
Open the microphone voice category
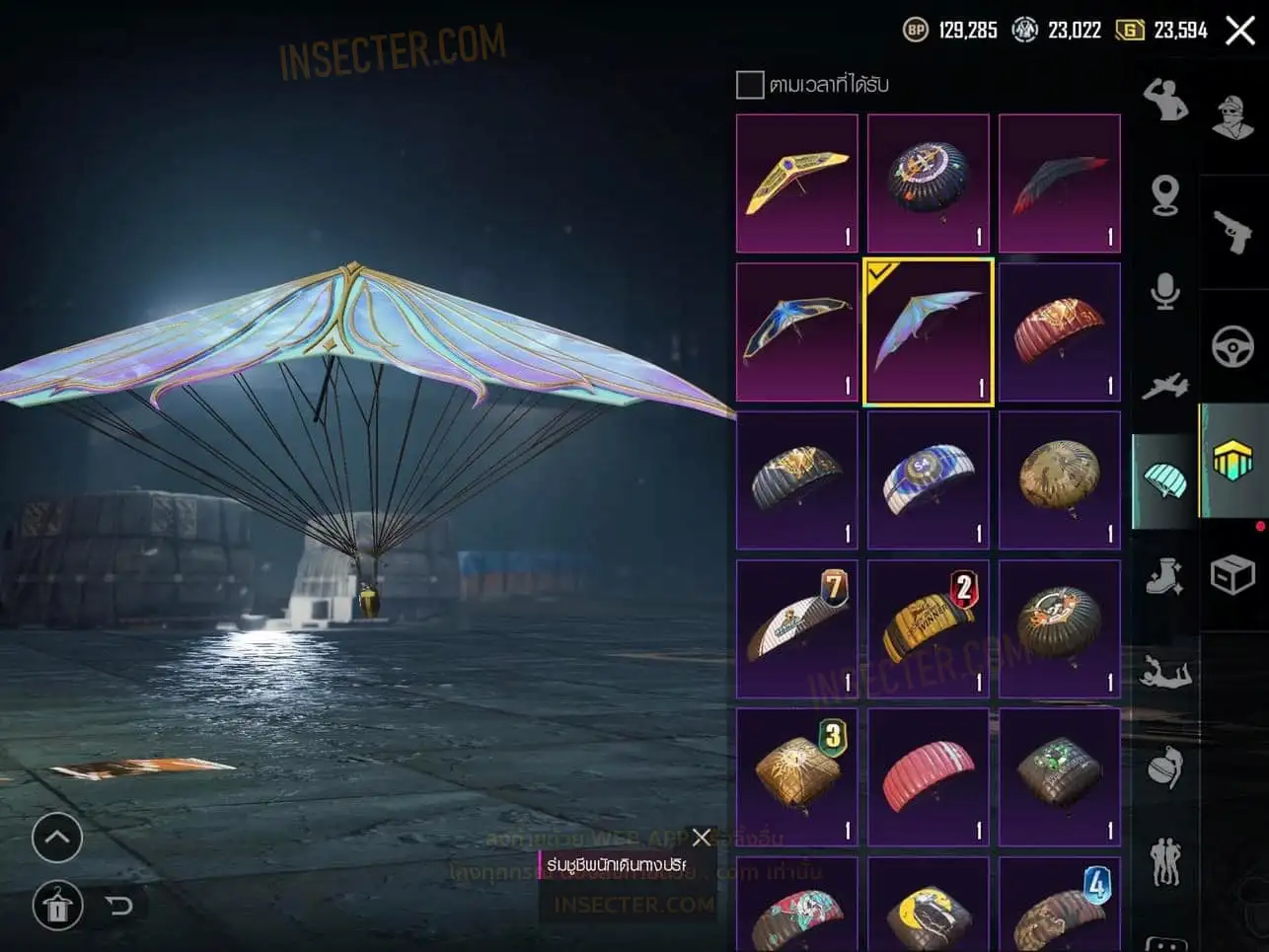click(1165, 292)
